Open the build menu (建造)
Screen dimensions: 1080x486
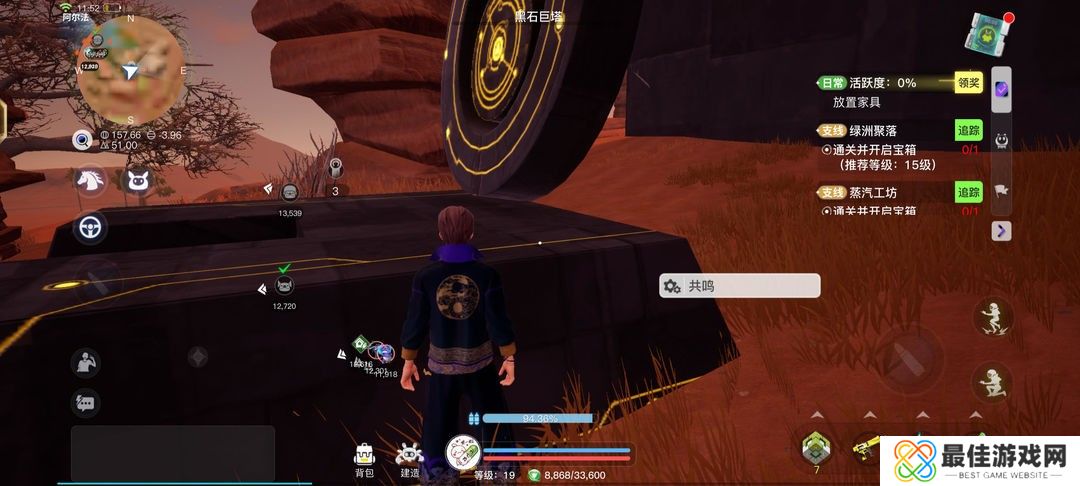(x=409, y=458)
